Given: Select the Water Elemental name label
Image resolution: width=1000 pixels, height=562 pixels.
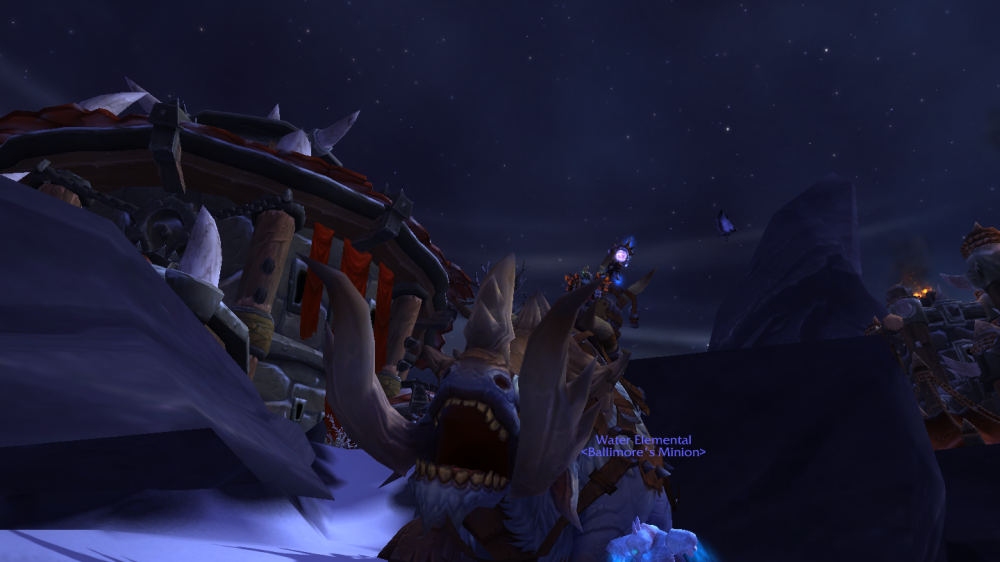Looking at the screenshot, I should point(643,440).
